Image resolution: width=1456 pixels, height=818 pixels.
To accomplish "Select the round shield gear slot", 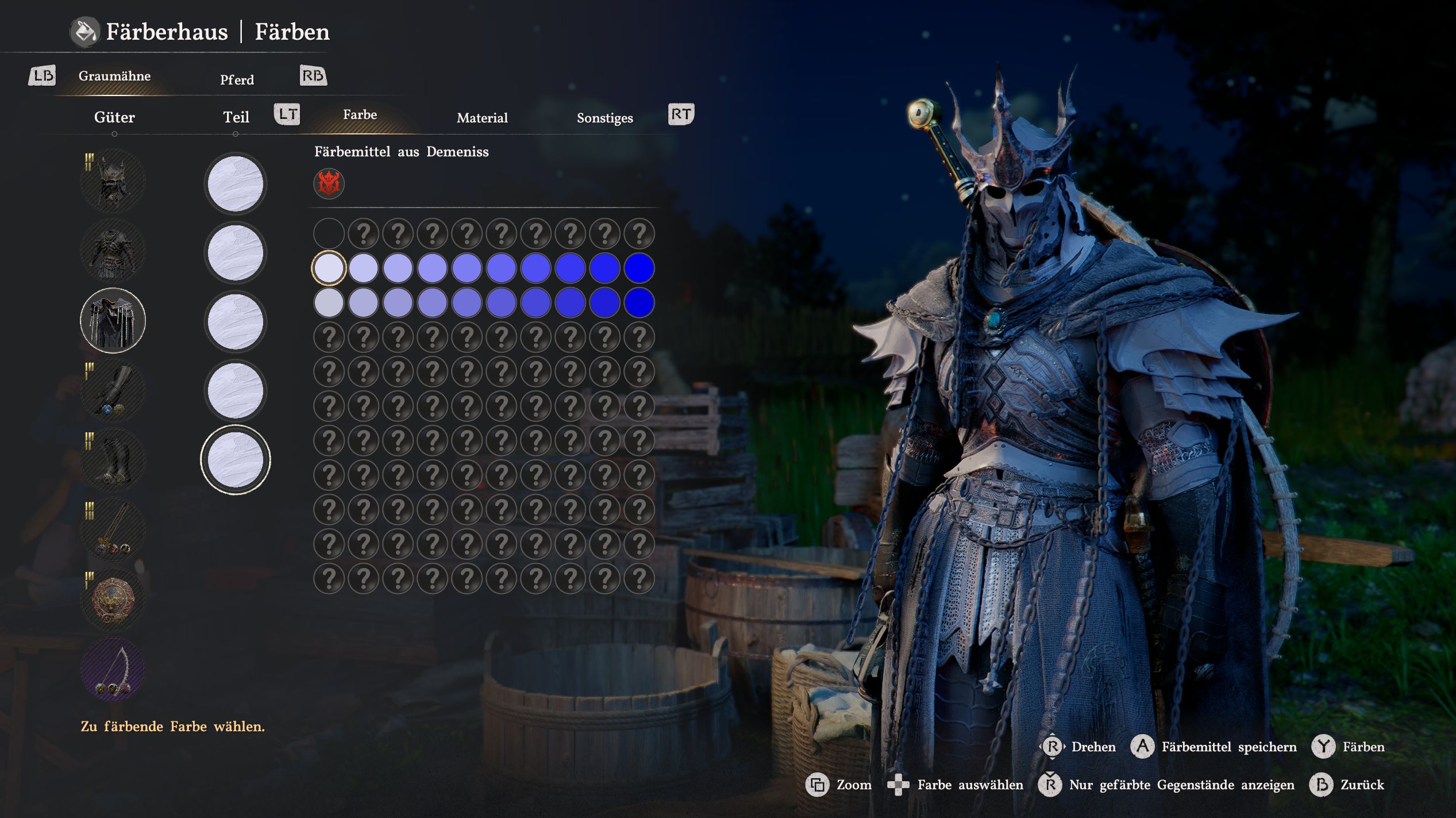I will coord(113,600).
